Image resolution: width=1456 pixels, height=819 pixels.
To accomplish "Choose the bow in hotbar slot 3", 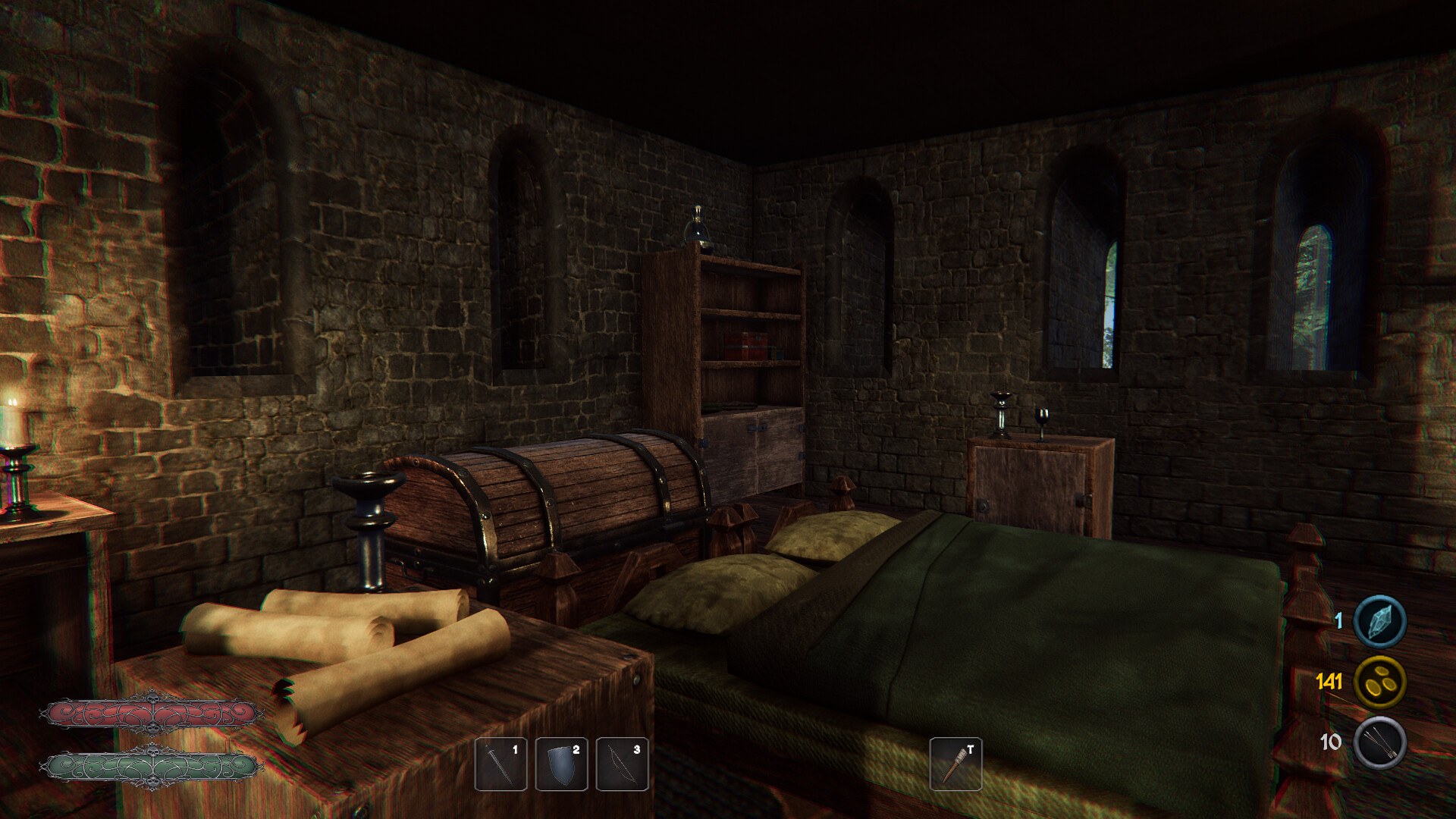I will point(622,764).
